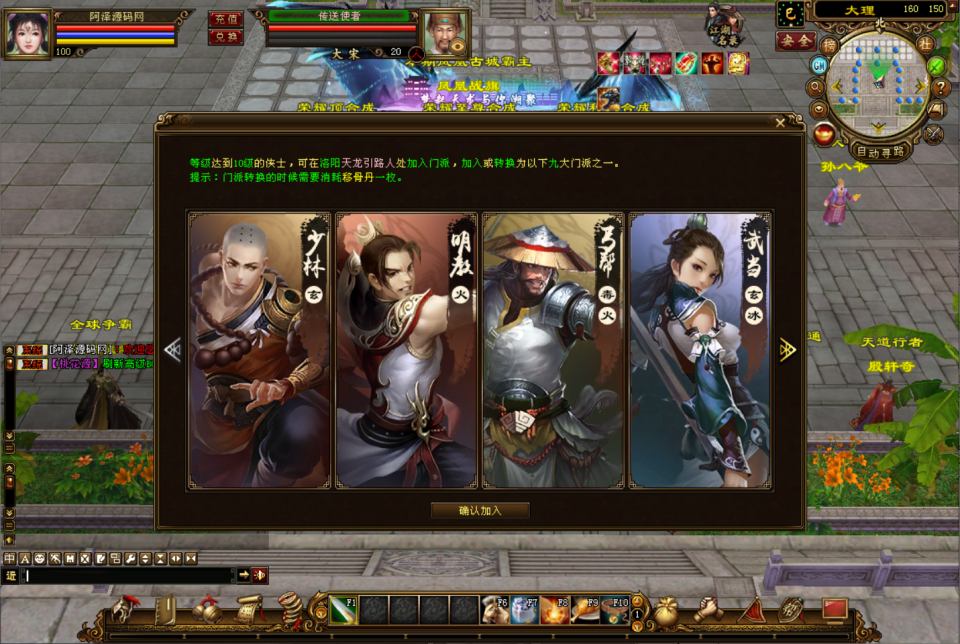Open the money pouch bag icon

click(664, 609)
